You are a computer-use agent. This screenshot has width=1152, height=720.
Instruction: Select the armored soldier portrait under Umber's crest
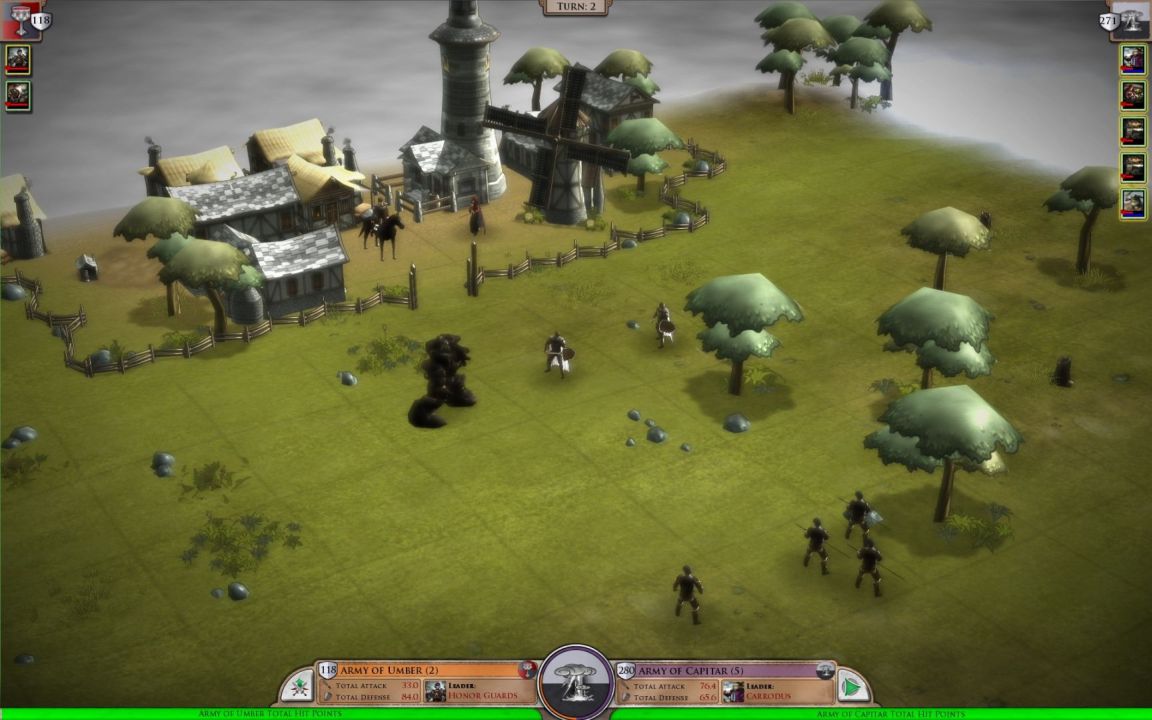pyautogui.click(x=18, y=59)
